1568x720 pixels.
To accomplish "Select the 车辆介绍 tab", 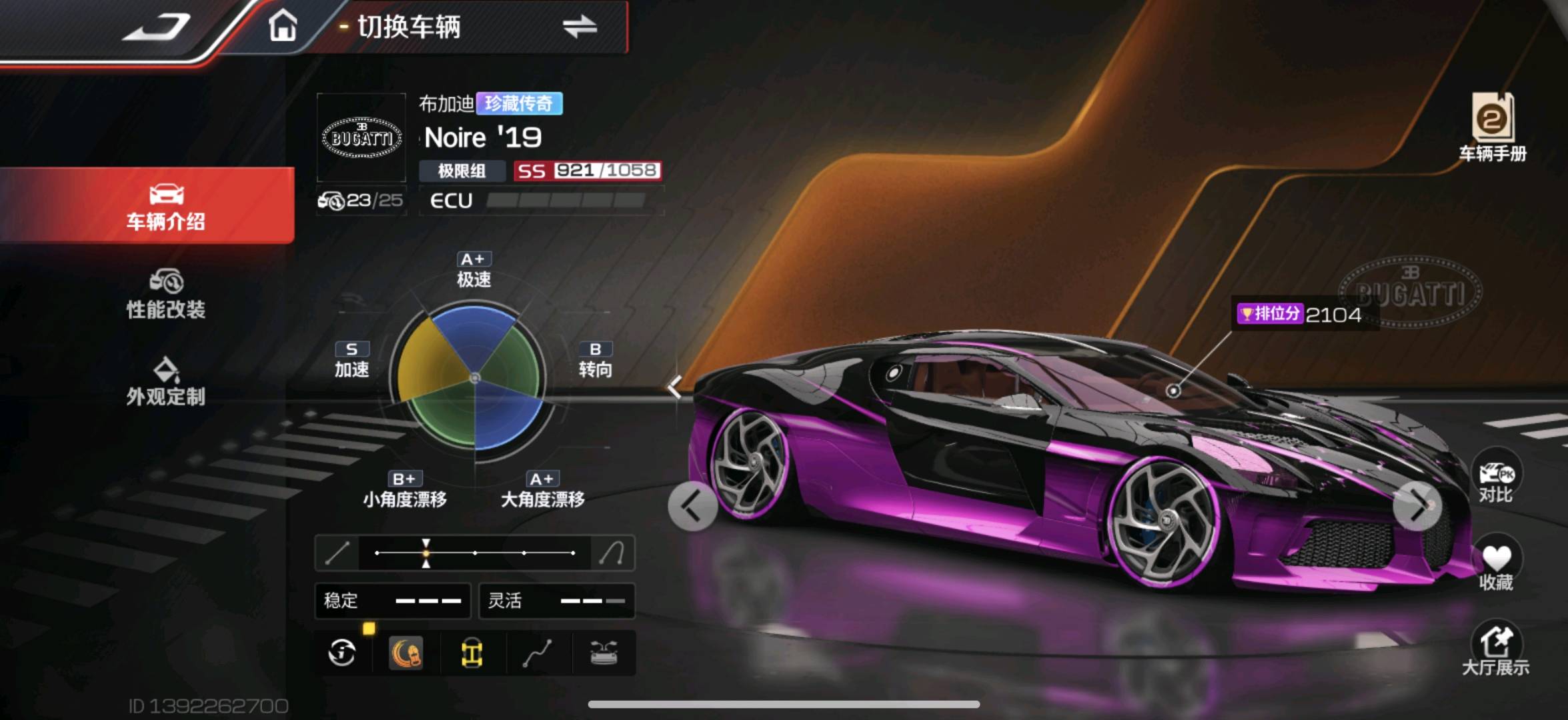I will coord(165,205).
